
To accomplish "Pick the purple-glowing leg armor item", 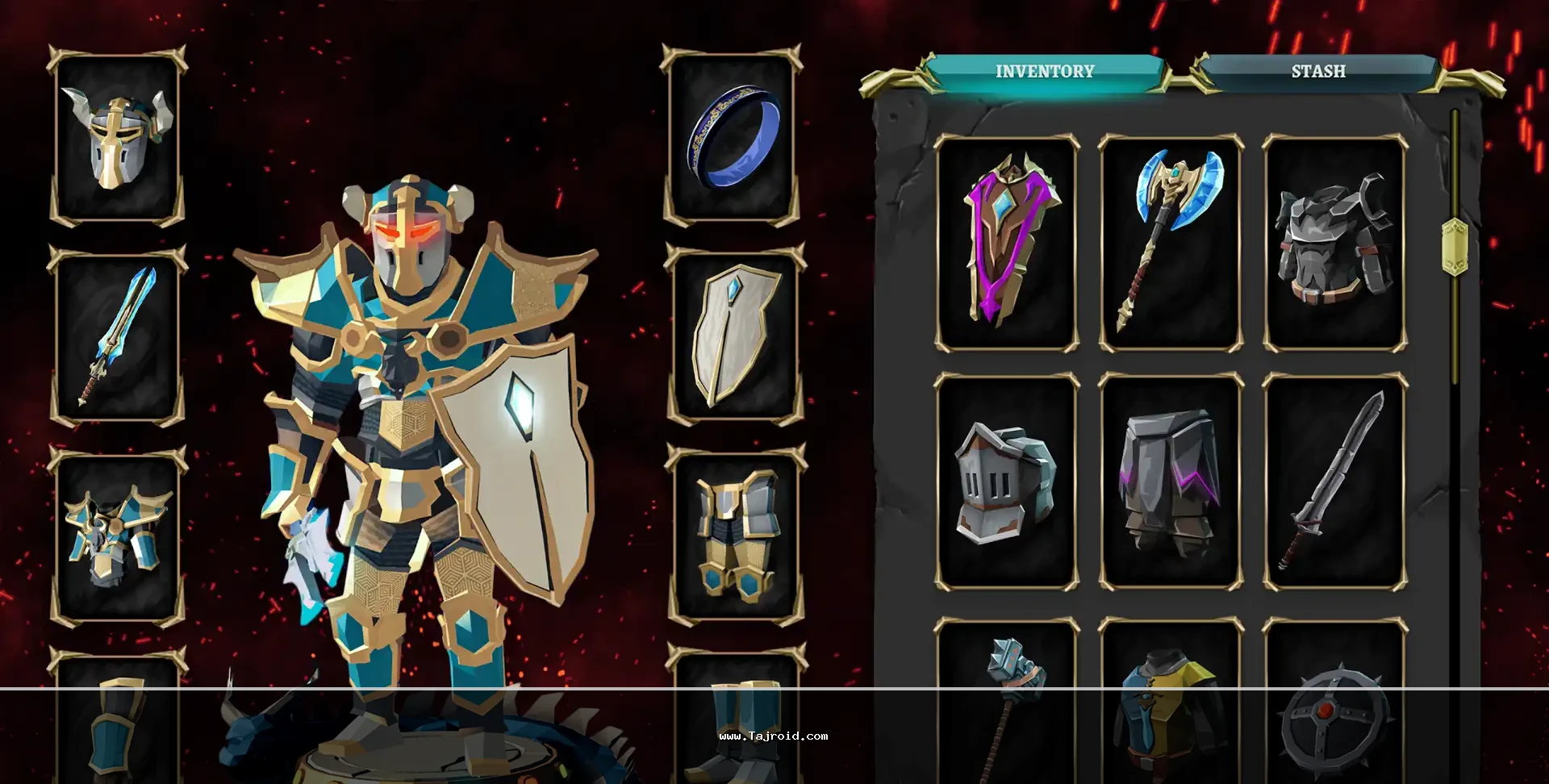I will pos(1171,482).
